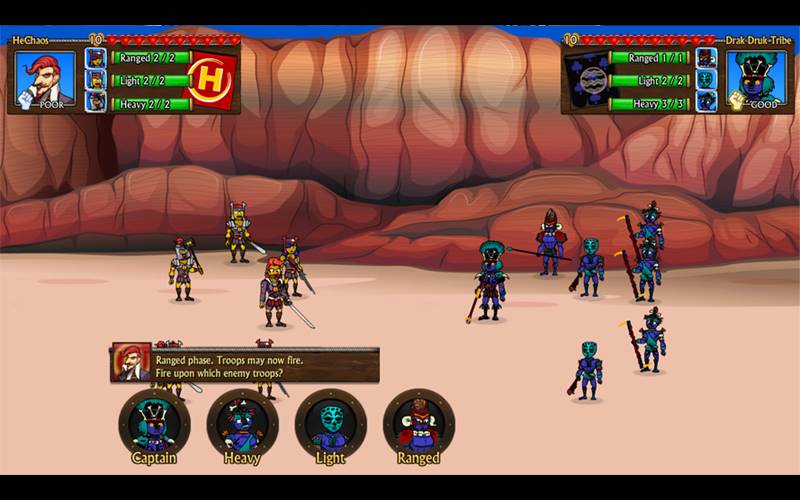Screen dimensions: 800x500
Task: Choose Heavy troops as the target
Action: point(242,424)
